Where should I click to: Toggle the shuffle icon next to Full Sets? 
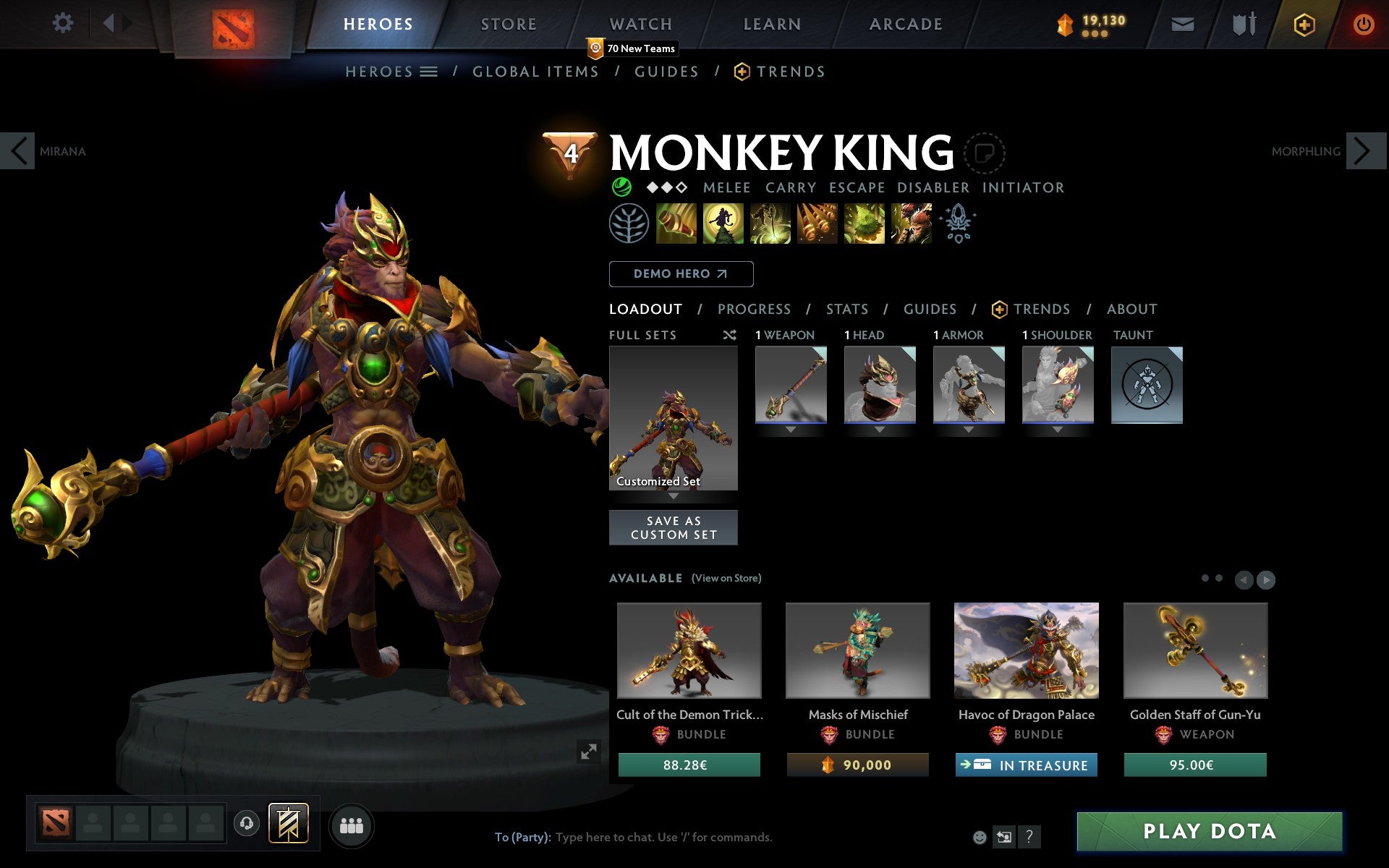[729, 335]
